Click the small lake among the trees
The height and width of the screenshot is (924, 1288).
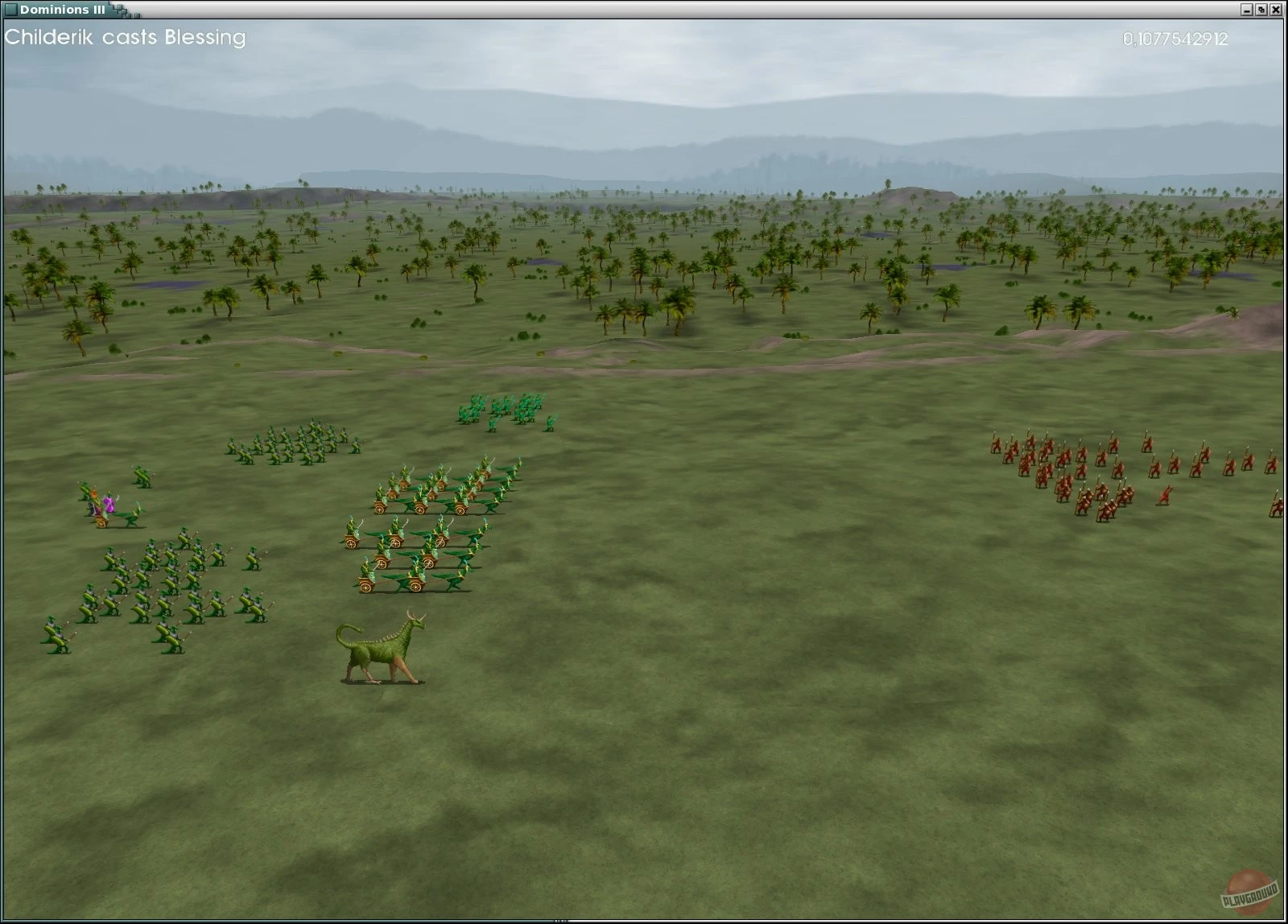point(542,262)
